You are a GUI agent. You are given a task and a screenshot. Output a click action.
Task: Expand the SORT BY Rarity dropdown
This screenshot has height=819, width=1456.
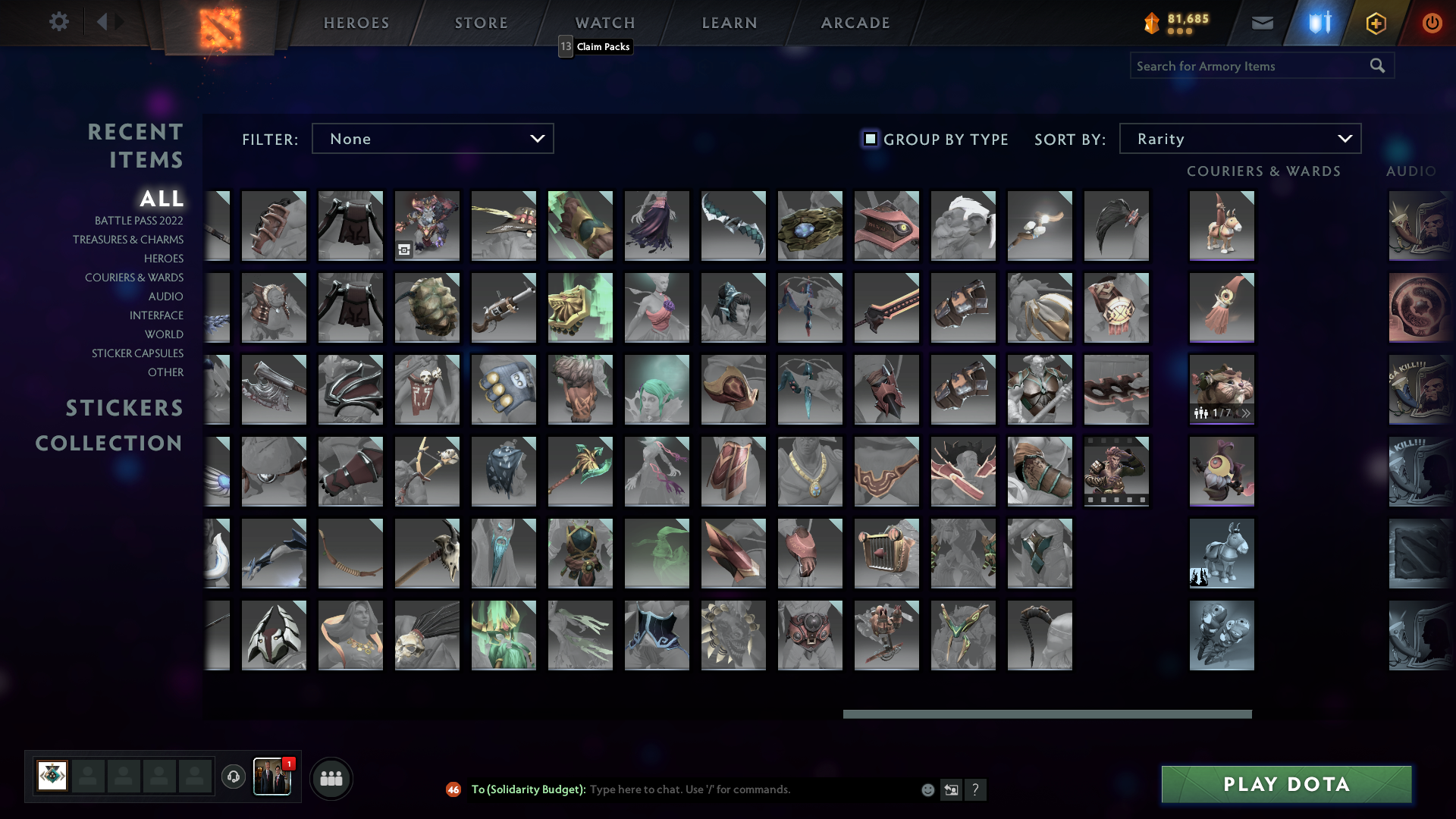point(1239,139)
